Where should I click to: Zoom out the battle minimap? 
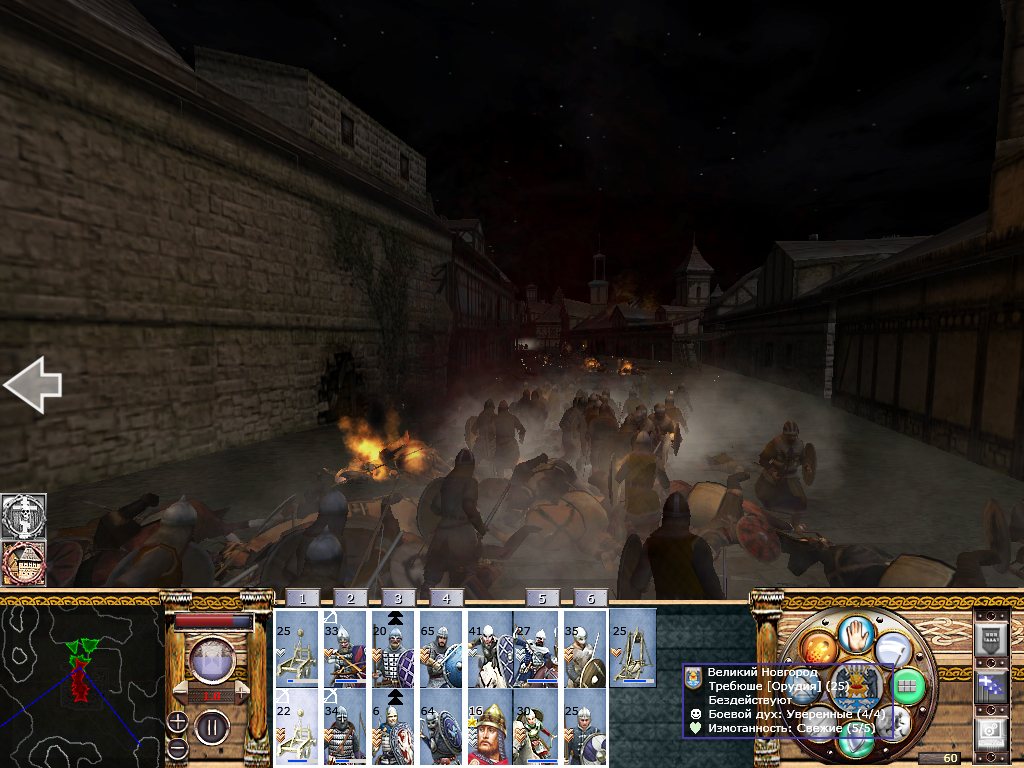pyautogui.click(x=177, y=747)
